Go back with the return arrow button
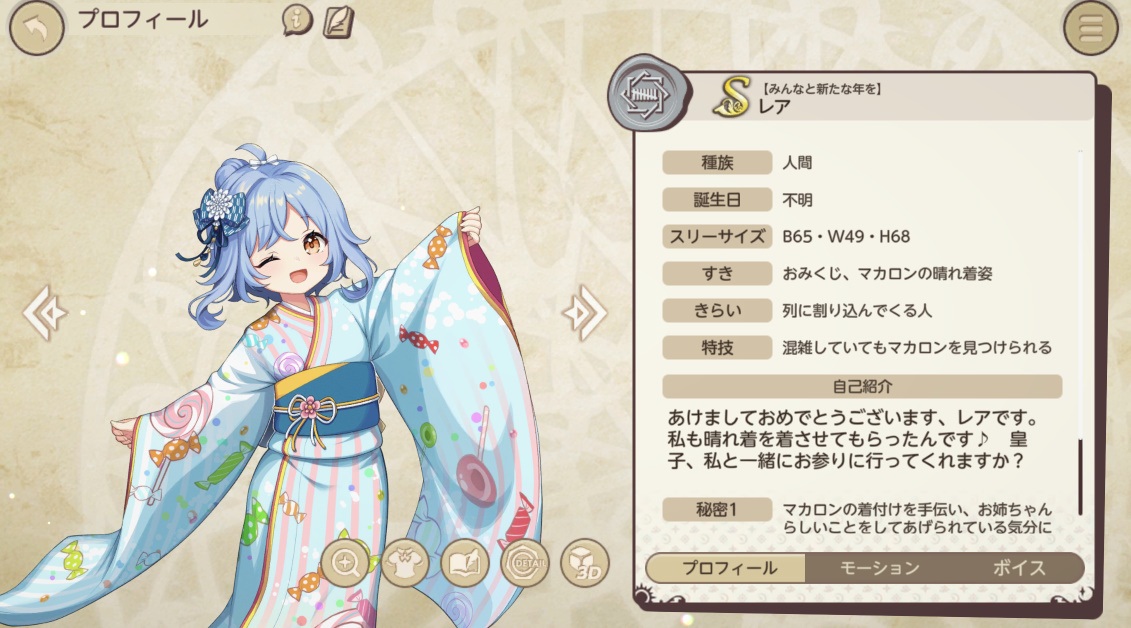 coord(36,28)
